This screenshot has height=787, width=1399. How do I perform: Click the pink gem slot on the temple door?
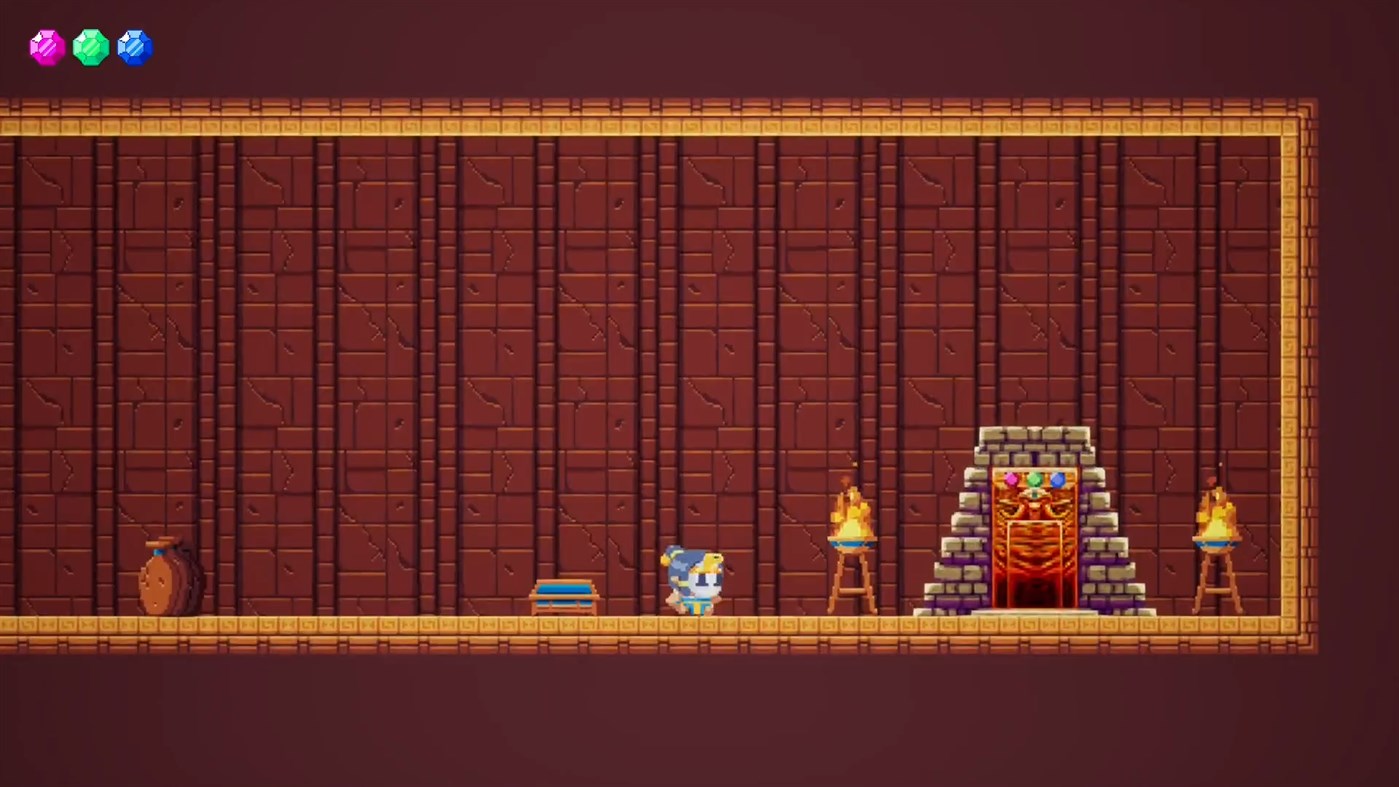click(x=1012, y=481)
